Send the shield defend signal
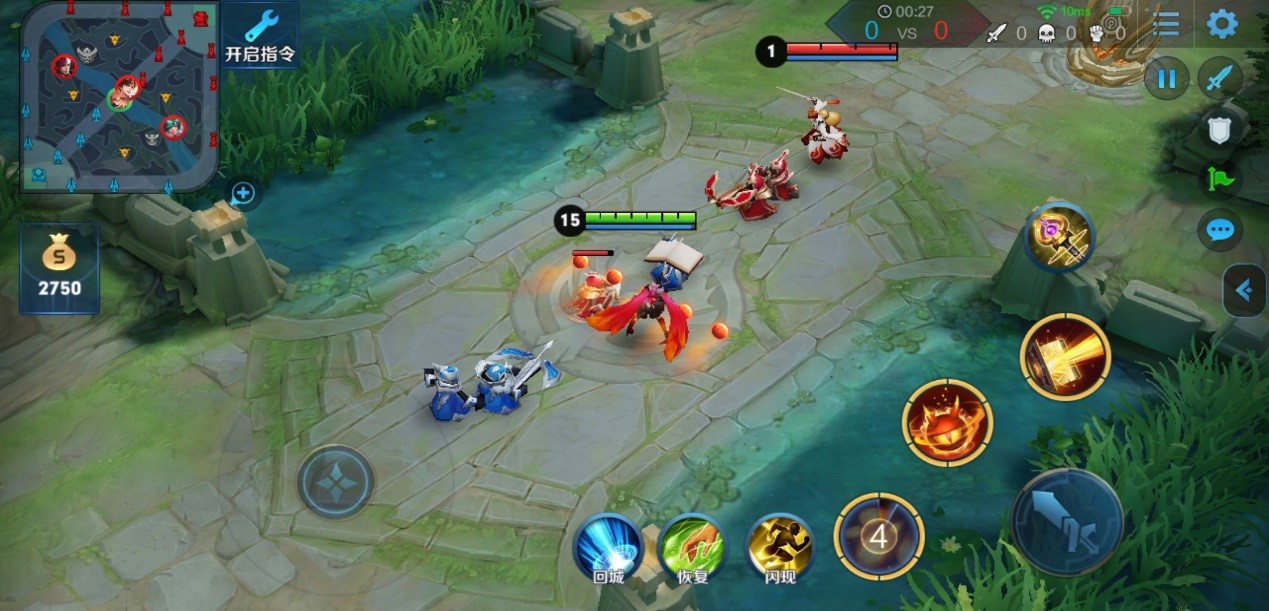The height and width of the screenshot is (611, 1269). 1221,128
